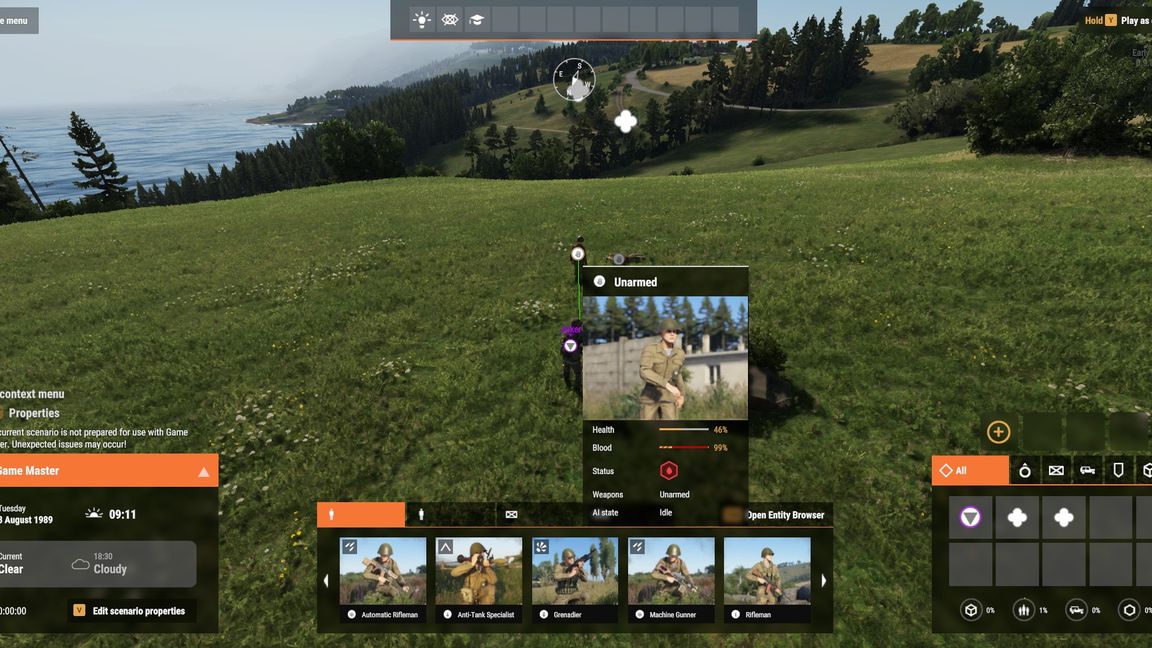Open the graduation cap tutorial icon

coord(477,20)
